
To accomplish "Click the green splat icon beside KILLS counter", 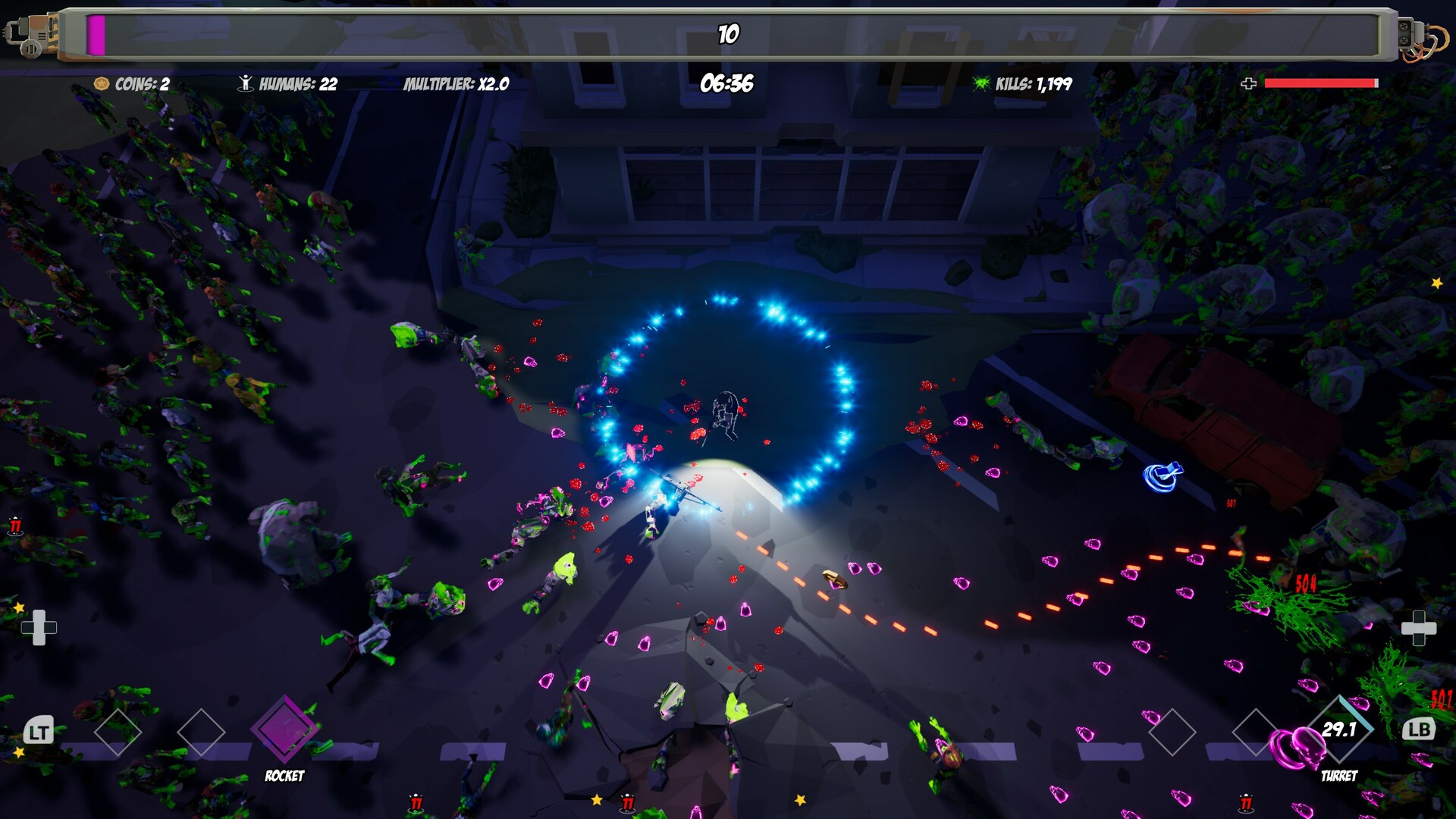I will (x=982, y=83).
